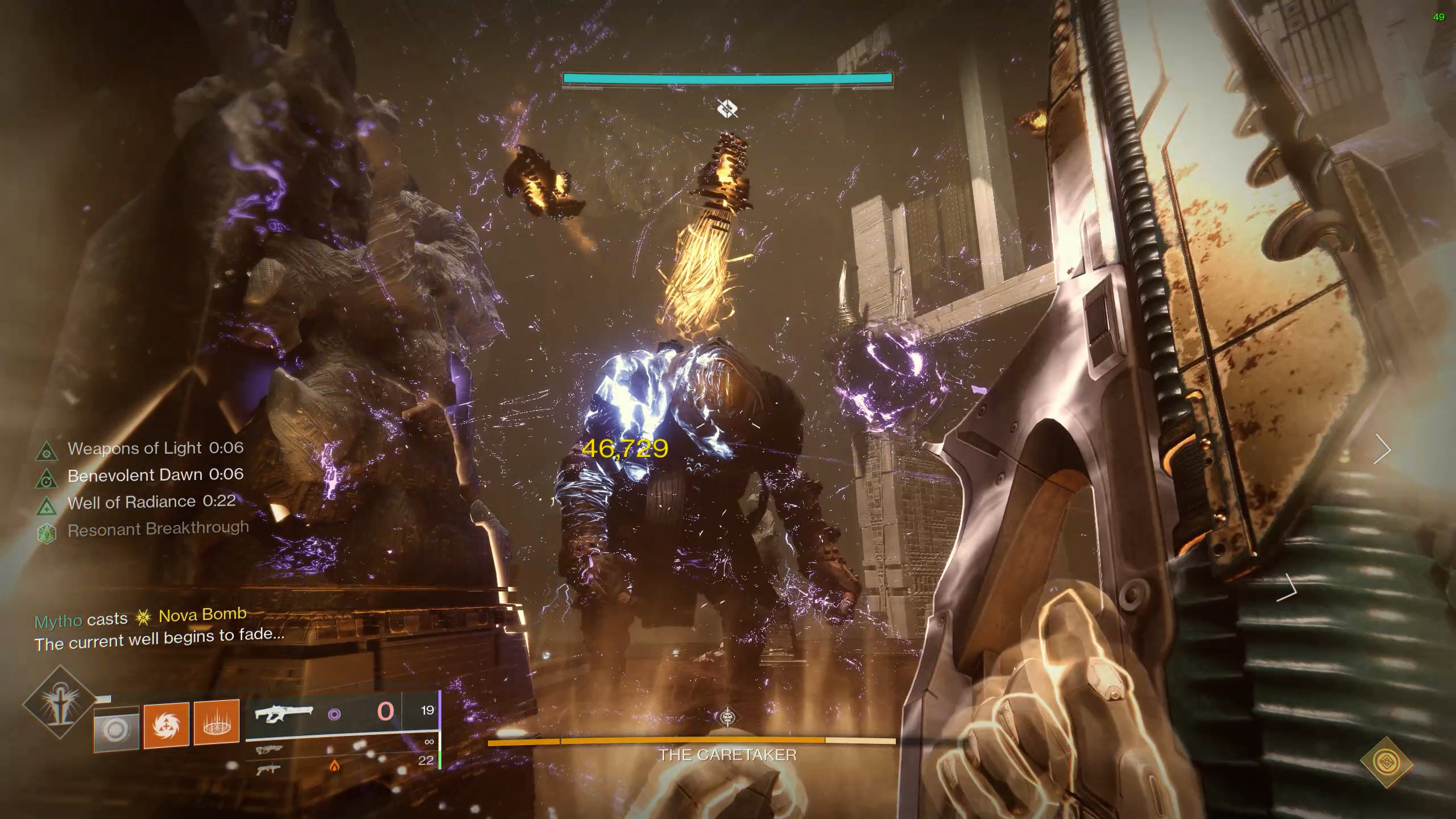Click the crossed-out shield icon under cyan bar
The width and height of the screenshot is (1456, 819).
[x=727, y=107]
